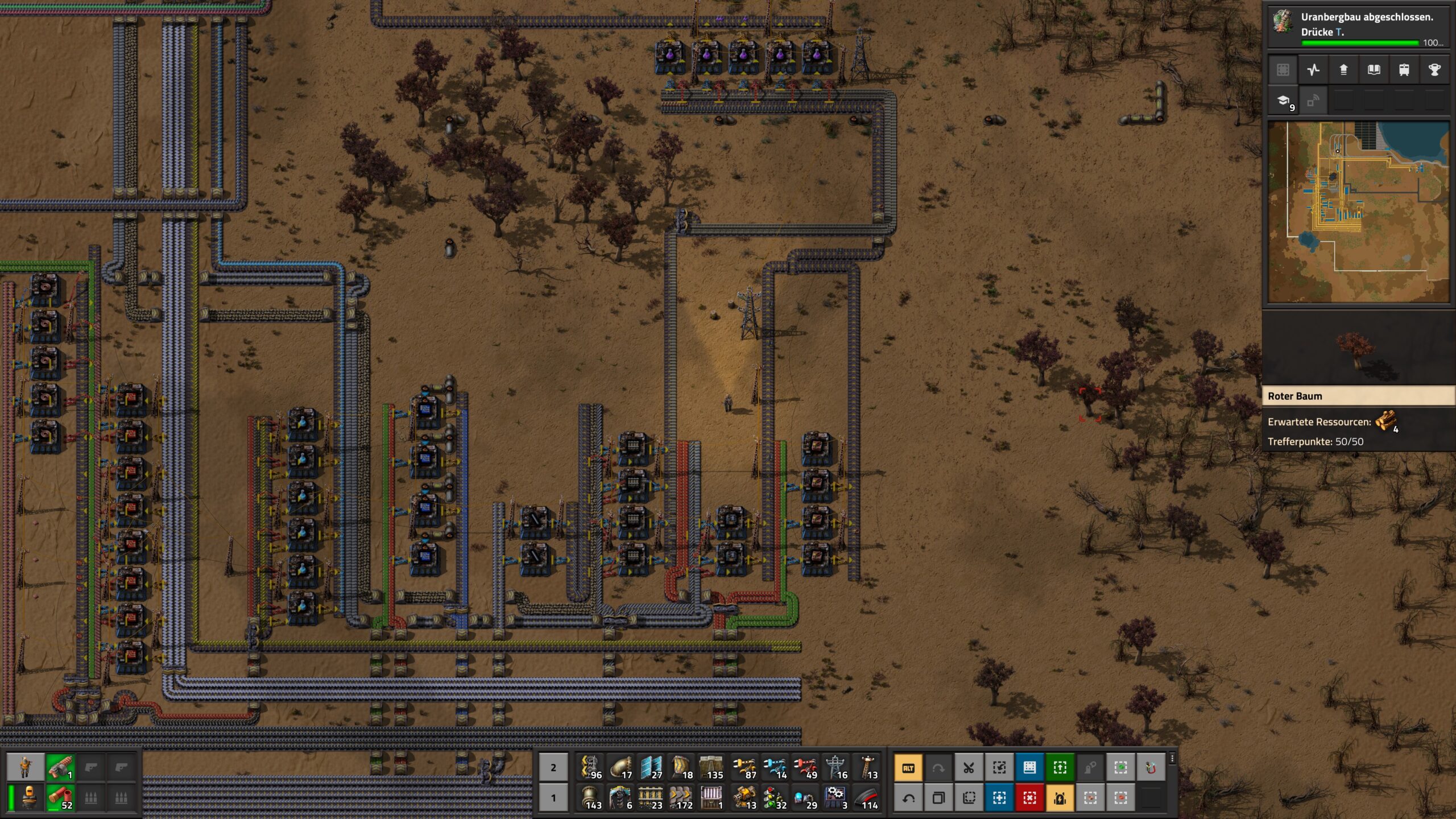Pick transport belts with count 172

coord(681,798)
